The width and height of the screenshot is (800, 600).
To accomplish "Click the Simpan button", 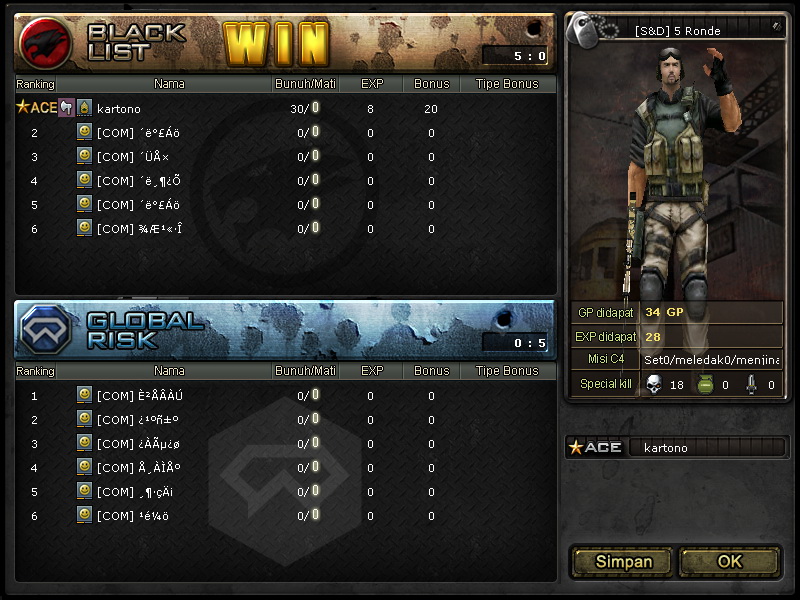I will [x=623, y=562].
